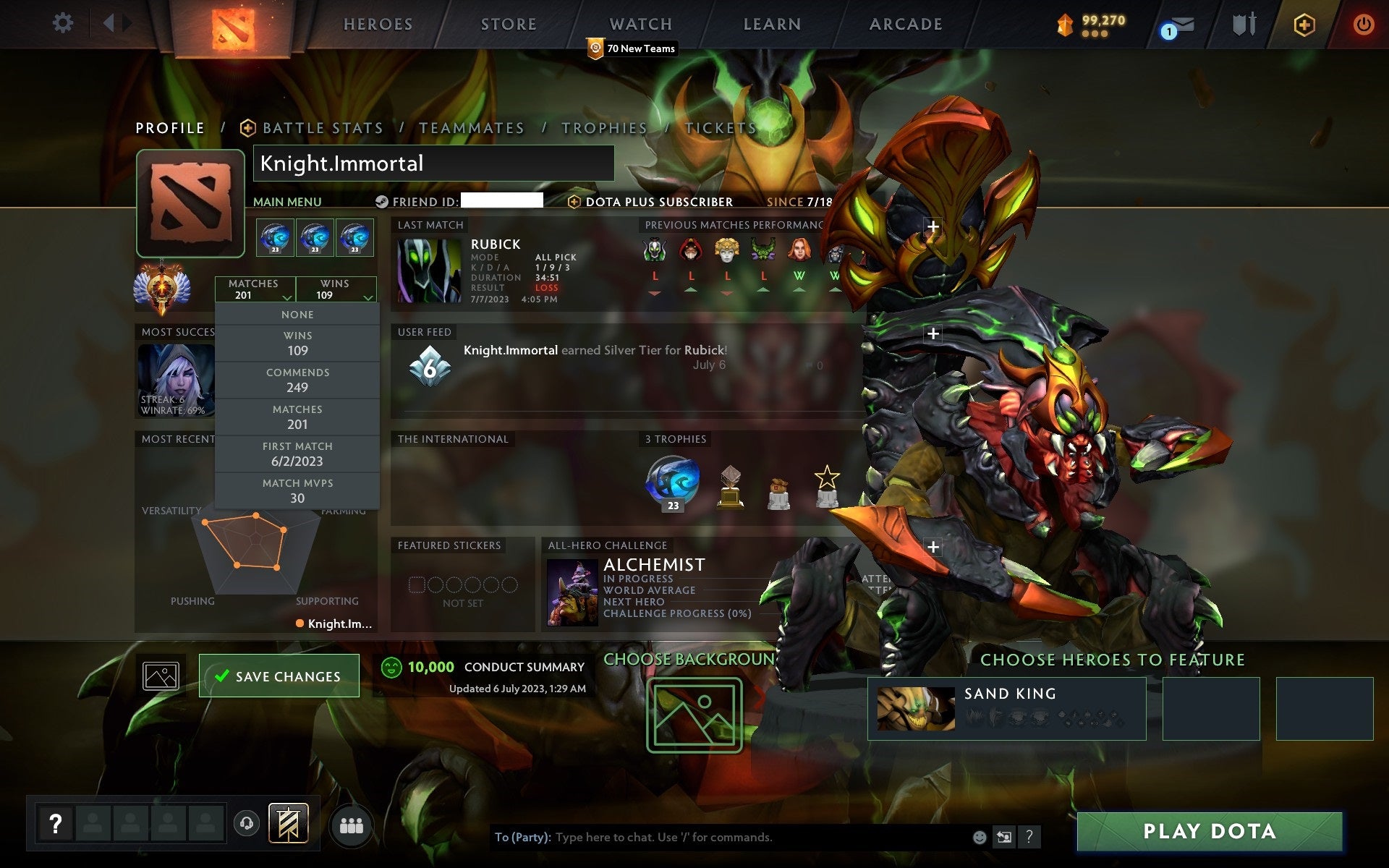Switch to the BATTLE STATS tab

coord(322,127)
